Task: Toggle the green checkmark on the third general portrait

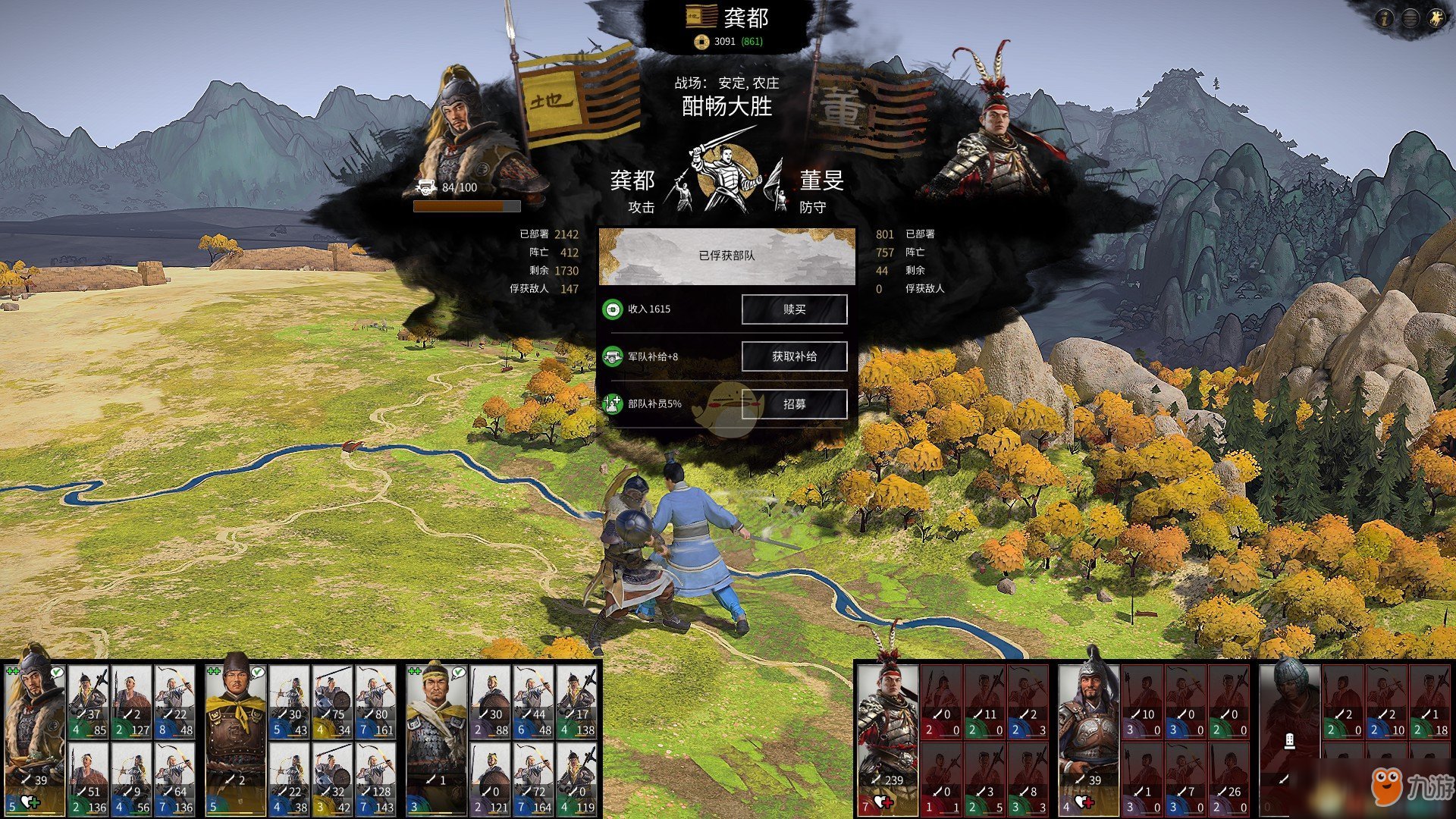Action: [x=458, y=672]
